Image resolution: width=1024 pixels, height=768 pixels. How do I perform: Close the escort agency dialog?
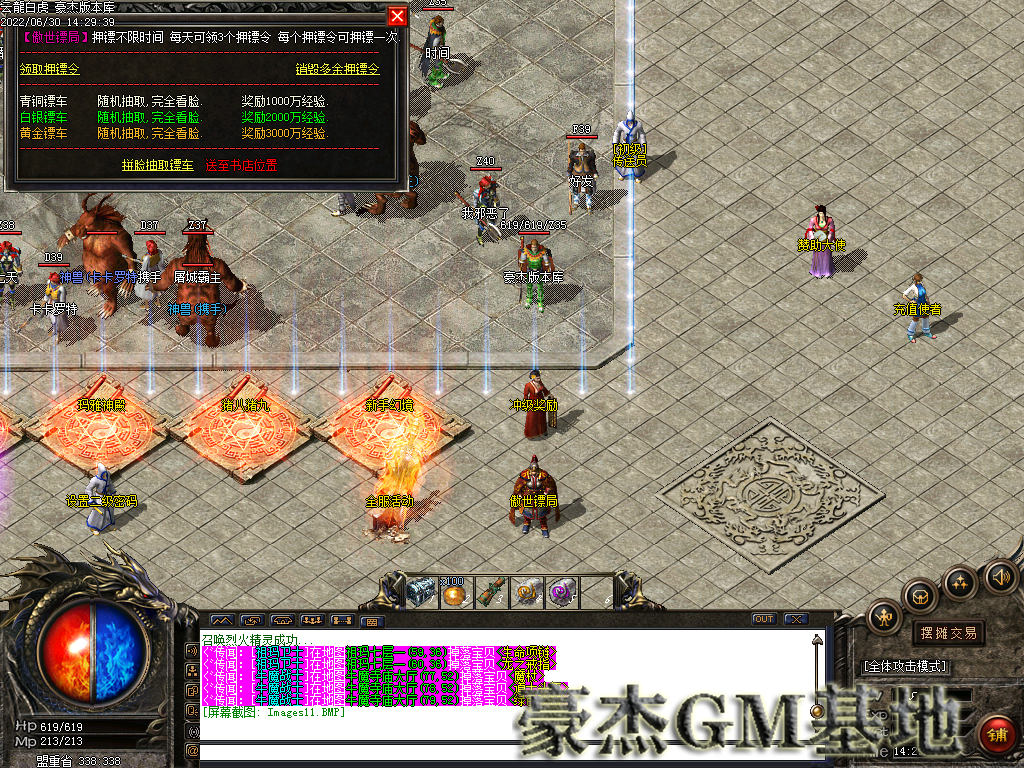coord(397,17)
